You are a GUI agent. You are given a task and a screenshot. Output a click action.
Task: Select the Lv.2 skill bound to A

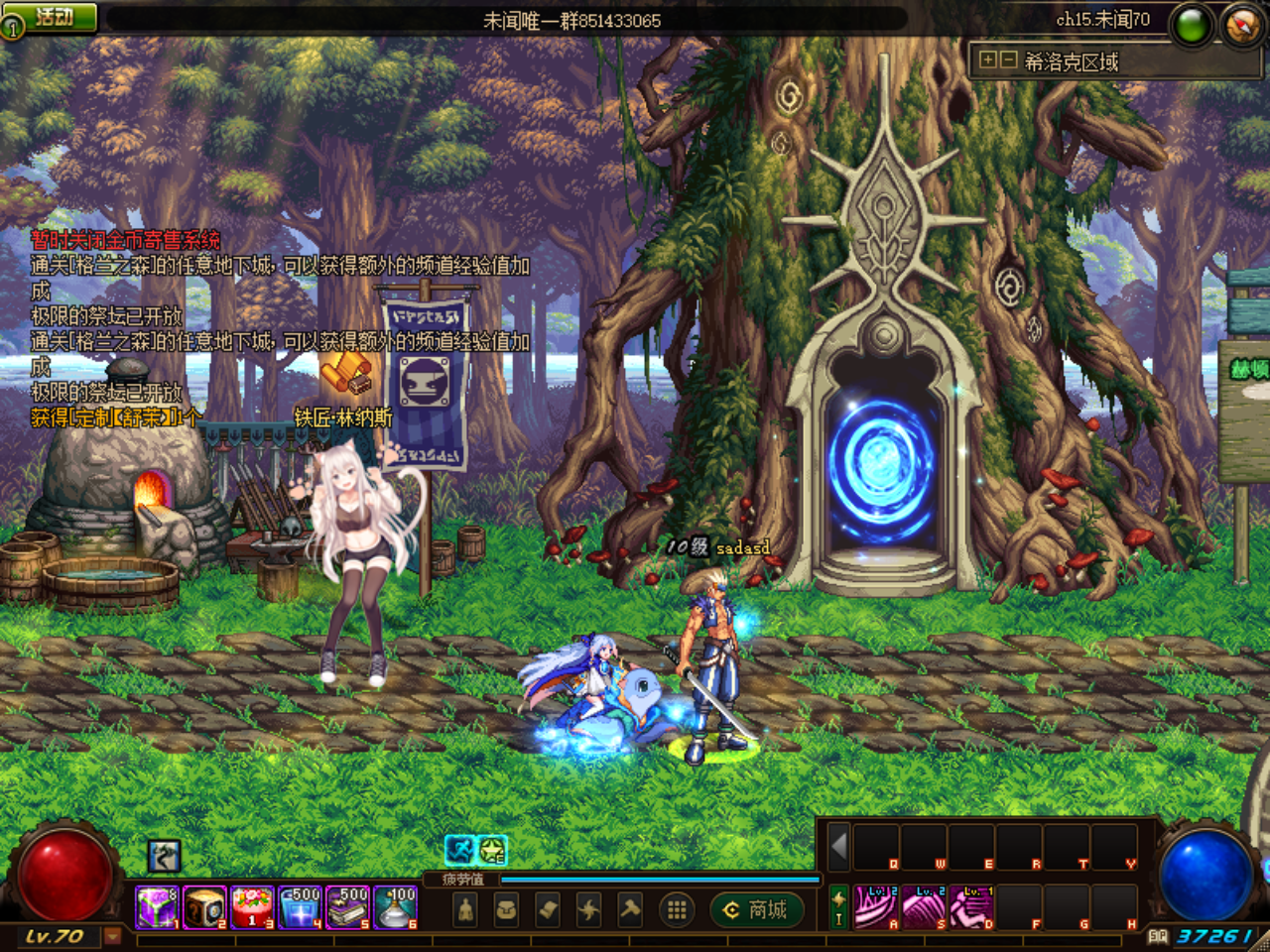click(x=875, y=905)
